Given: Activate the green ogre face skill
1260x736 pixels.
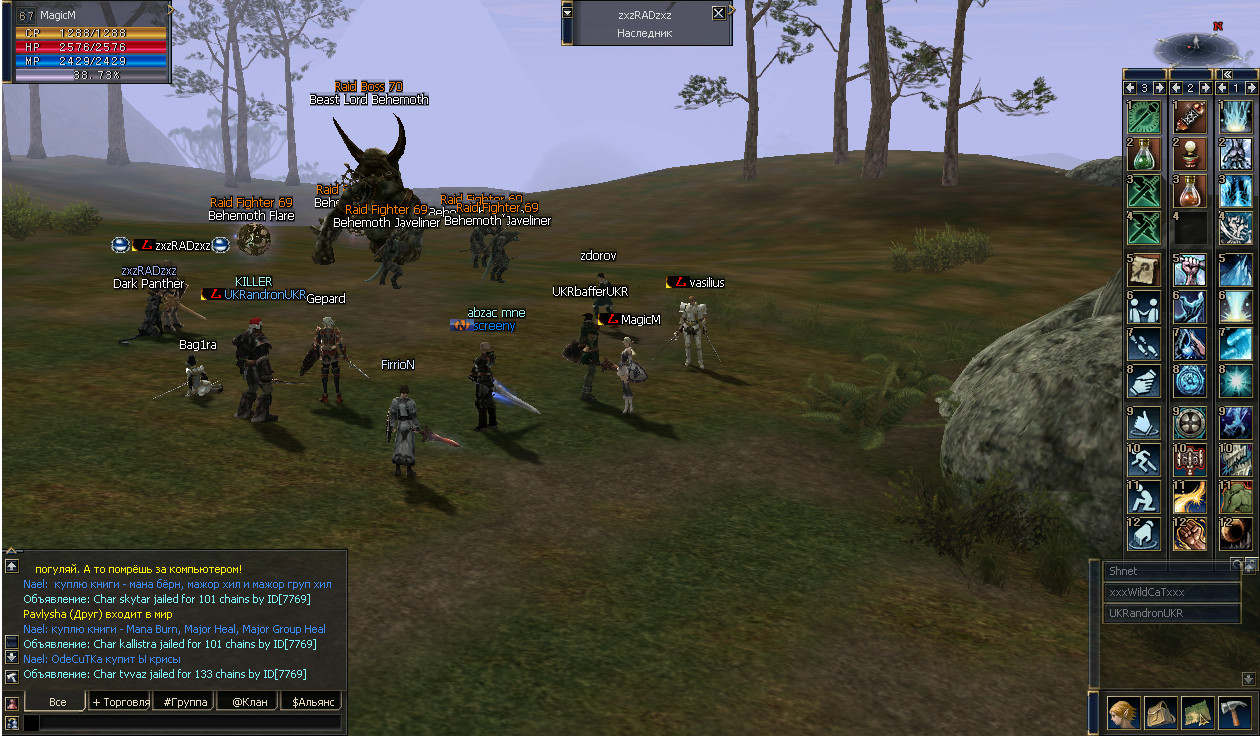Looking at the screenshot, I should click(x=1235, y=496).
